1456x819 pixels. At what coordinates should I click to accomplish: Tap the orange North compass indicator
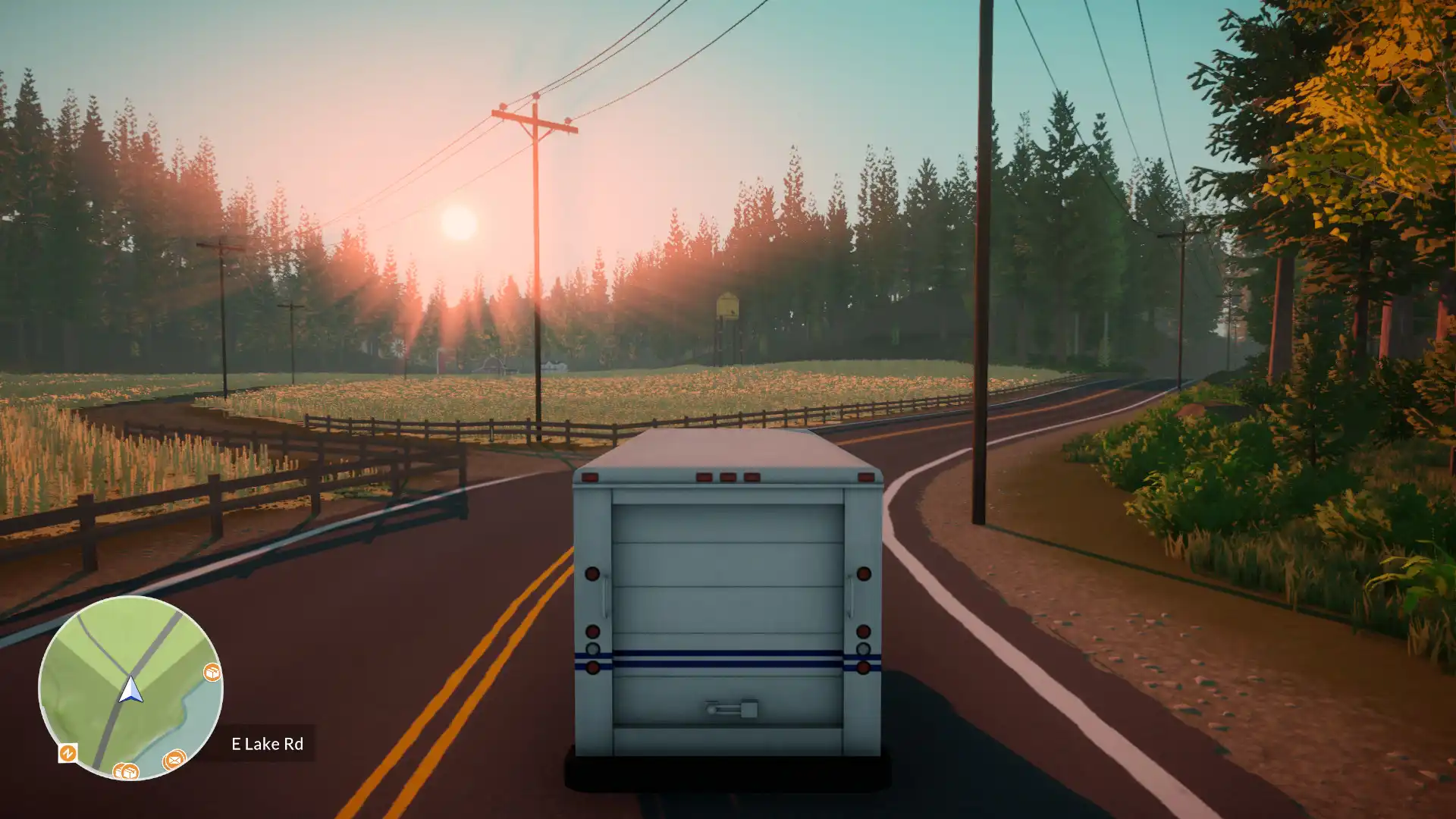68,754
